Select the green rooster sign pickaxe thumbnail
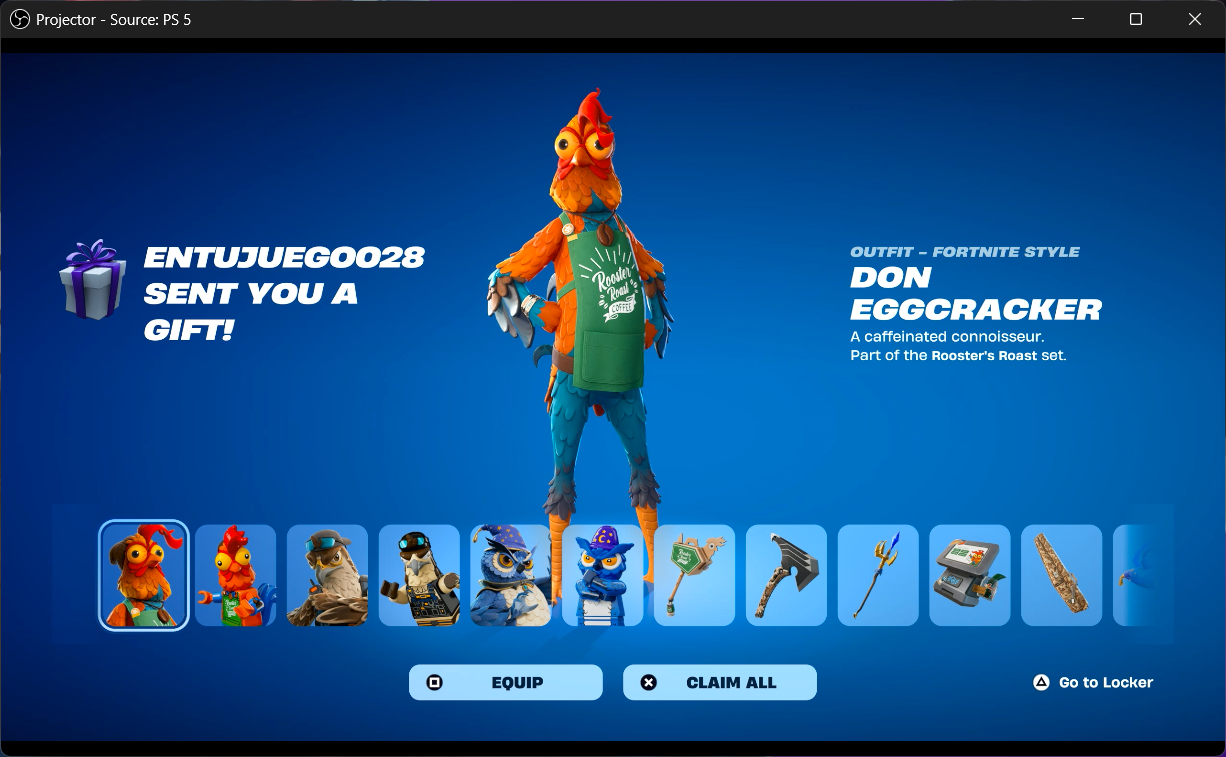 point(695,576)
